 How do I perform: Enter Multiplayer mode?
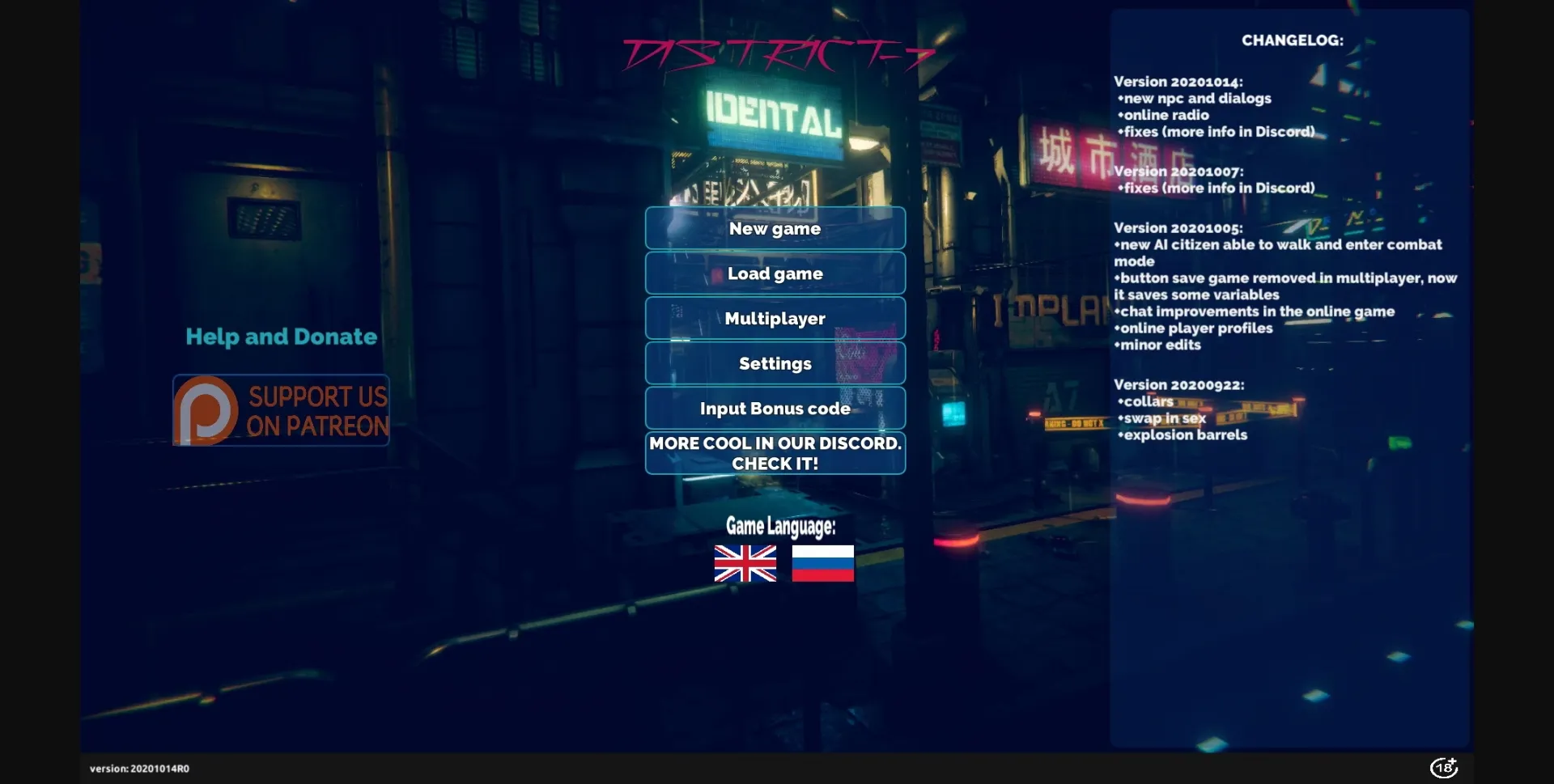(775, 318)
